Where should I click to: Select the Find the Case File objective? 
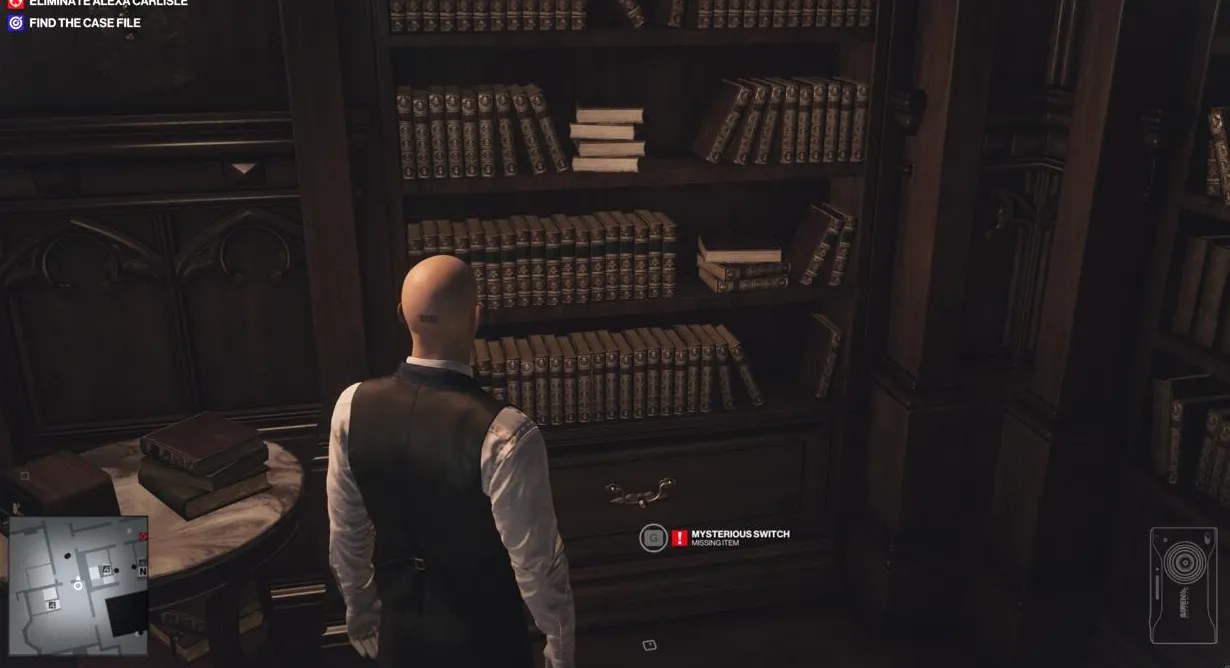coord(84,23)
